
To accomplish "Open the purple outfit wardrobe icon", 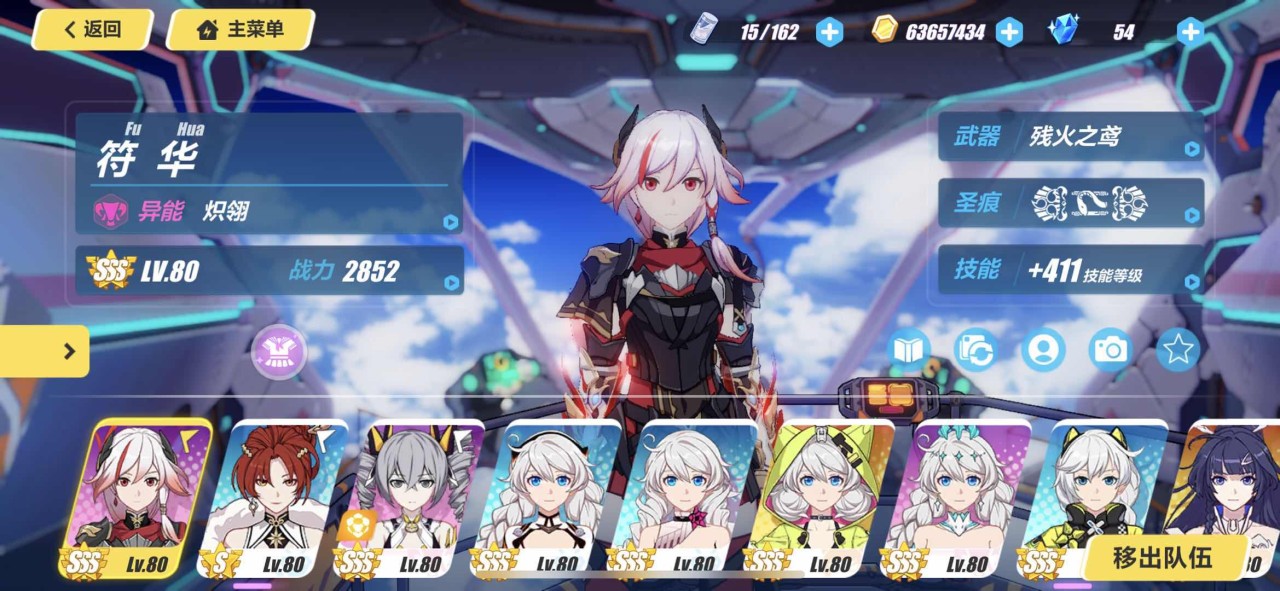I will tap(279, 352).
